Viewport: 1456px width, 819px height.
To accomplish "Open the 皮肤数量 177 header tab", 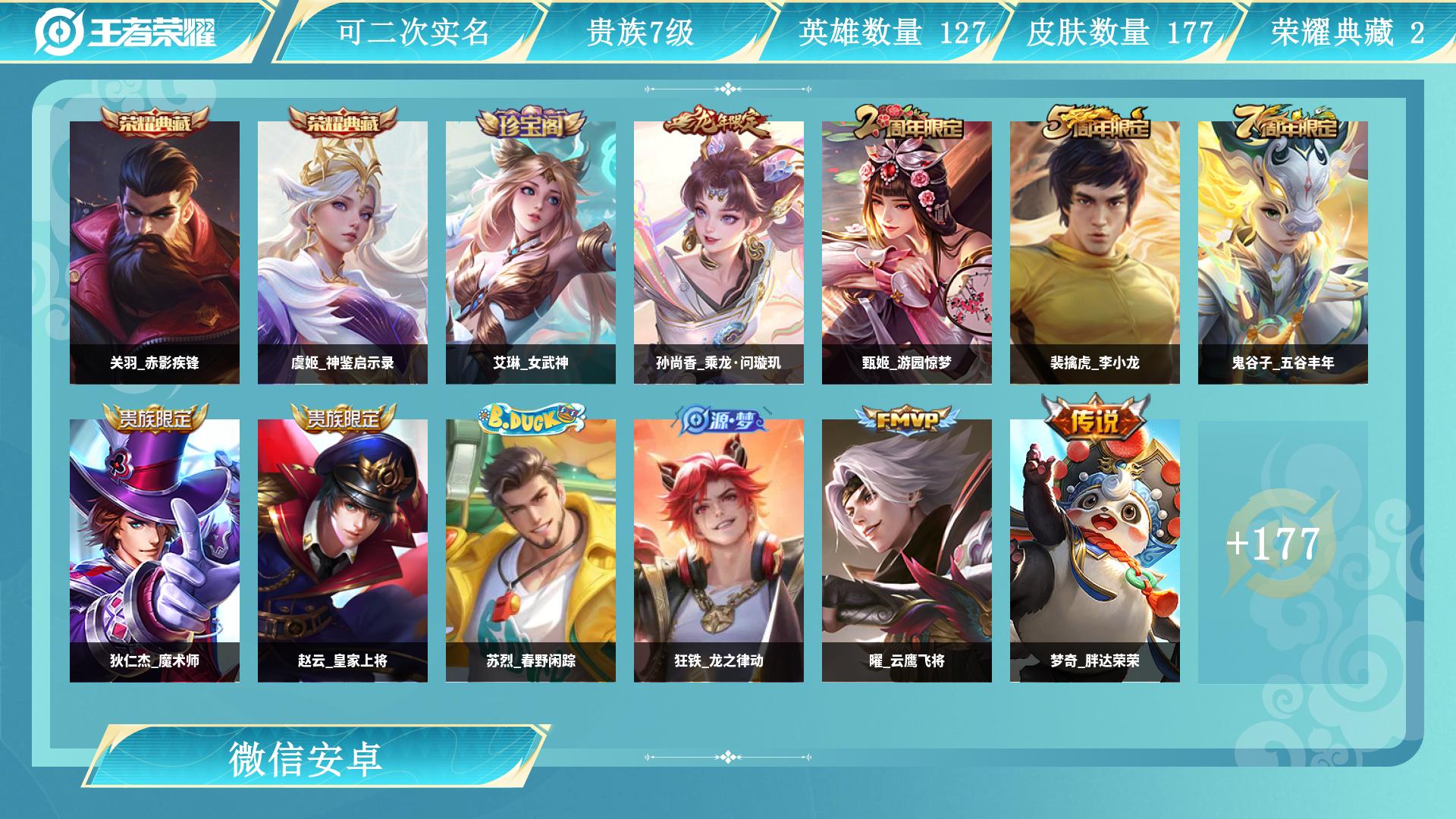I will point(1119,33).
